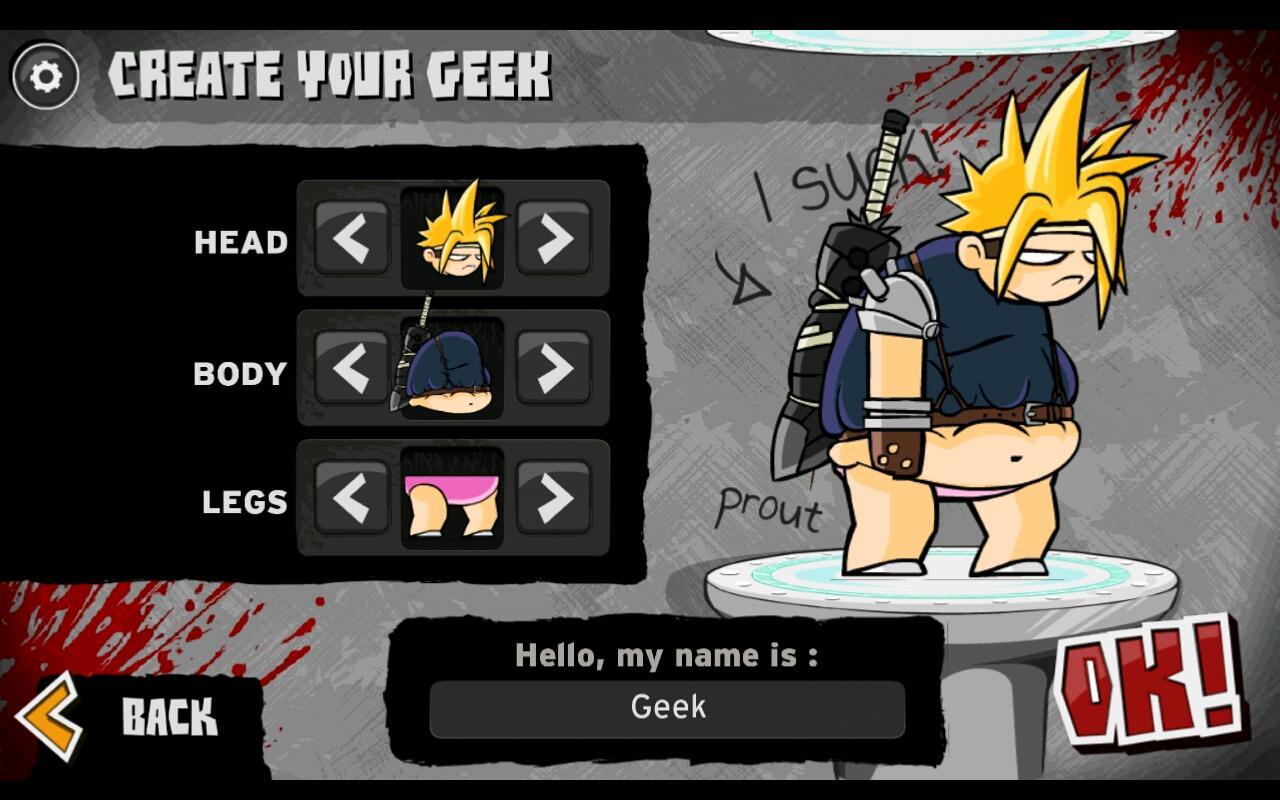Viewport: 1280px width, 800px height.
Task: Click the Hello, my name is label
Action: click(668, 656)
